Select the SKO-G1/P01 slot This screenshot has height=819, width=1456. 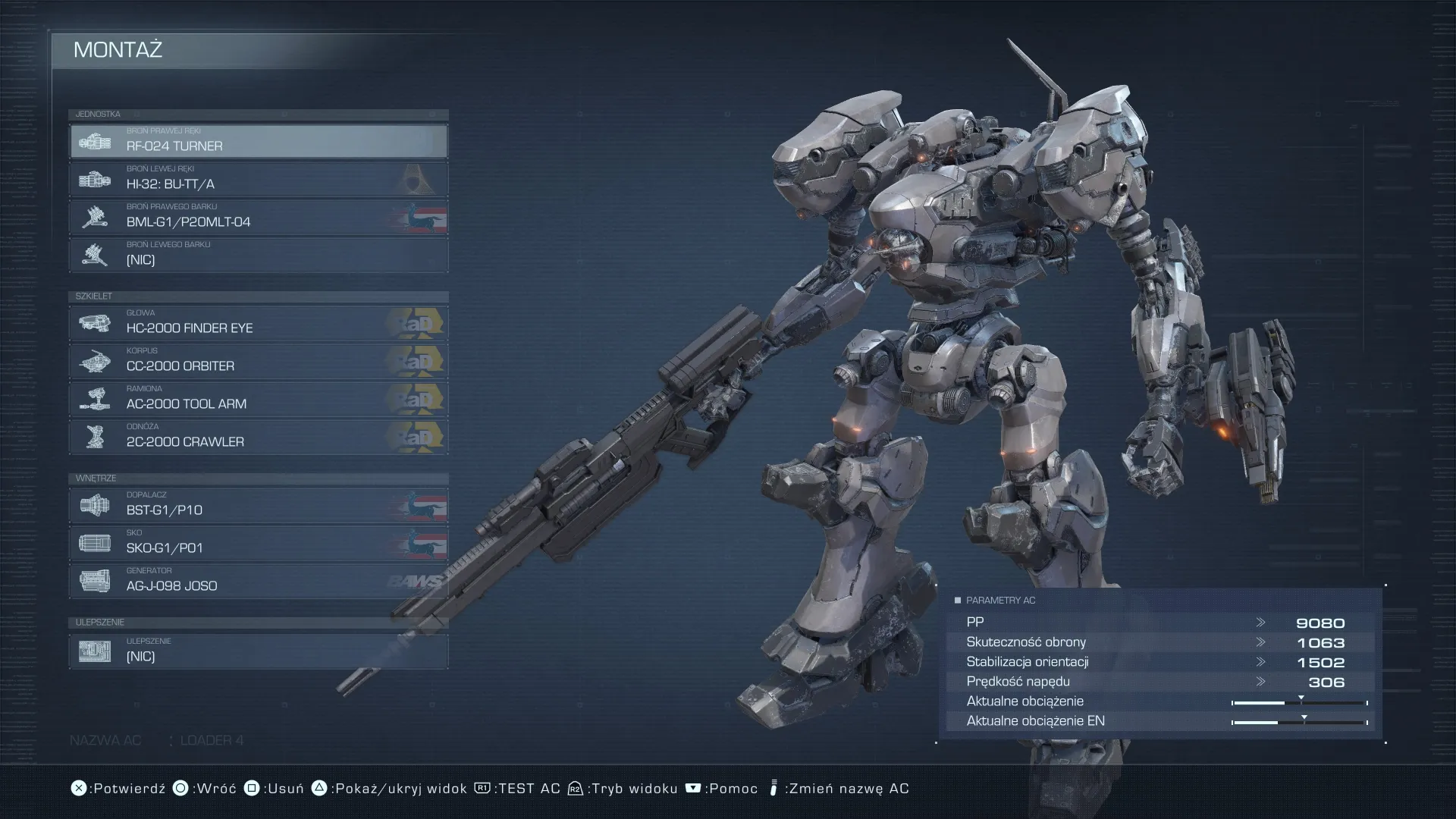[258, 544]
